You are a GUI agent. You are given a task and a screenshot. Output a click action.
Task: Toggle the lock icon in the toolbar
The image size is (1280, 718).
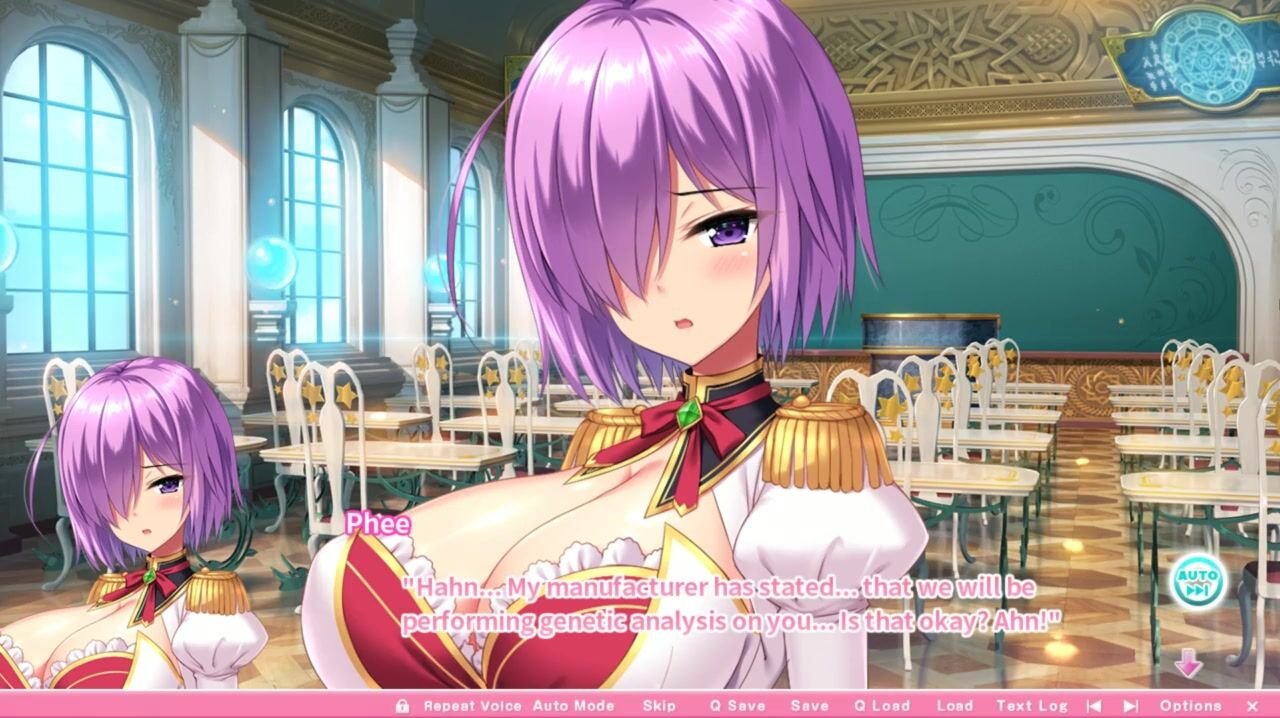pyautogui.click(x=402, y=706)
